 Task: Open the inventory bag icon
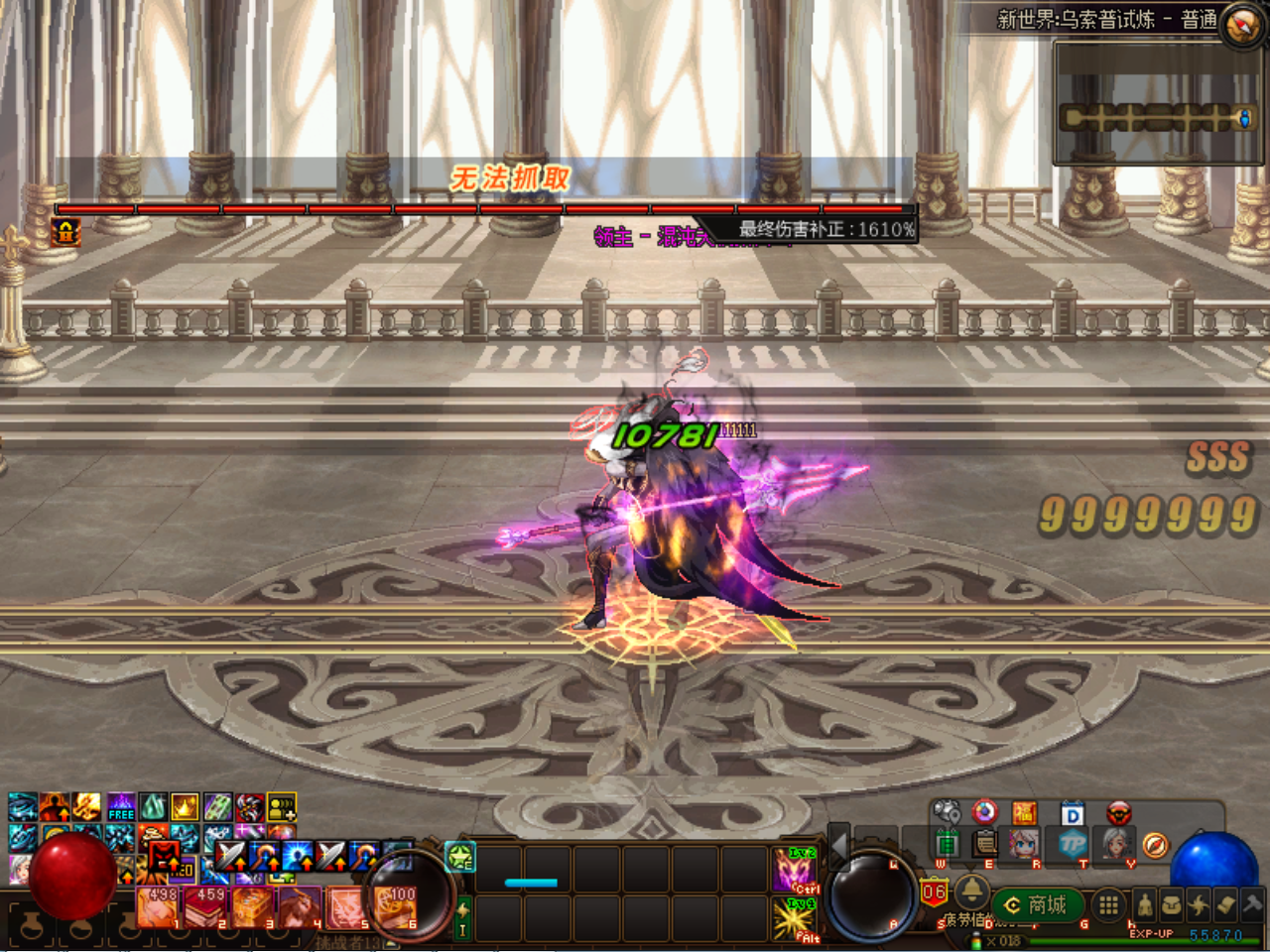point(1171,904)
